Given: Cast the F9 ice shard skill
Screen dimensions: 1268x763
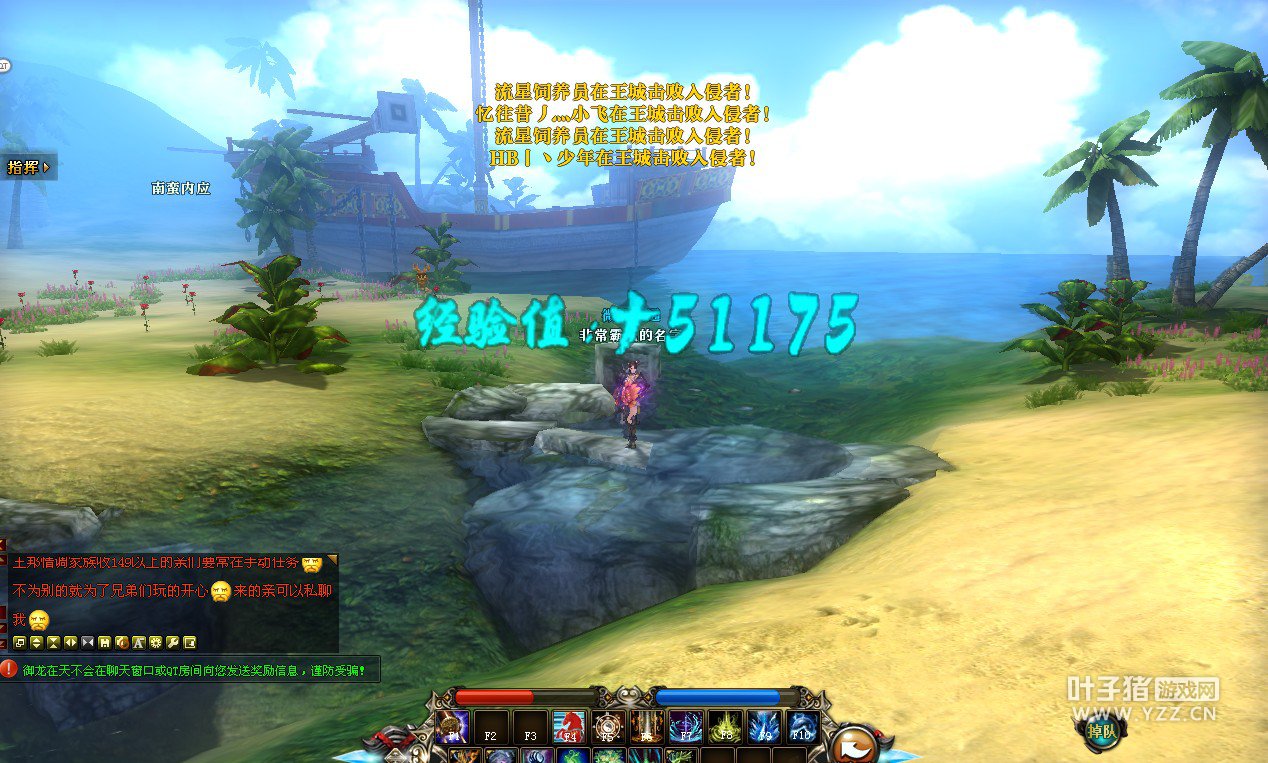Looking at the screenshot, I should [764, 728].
